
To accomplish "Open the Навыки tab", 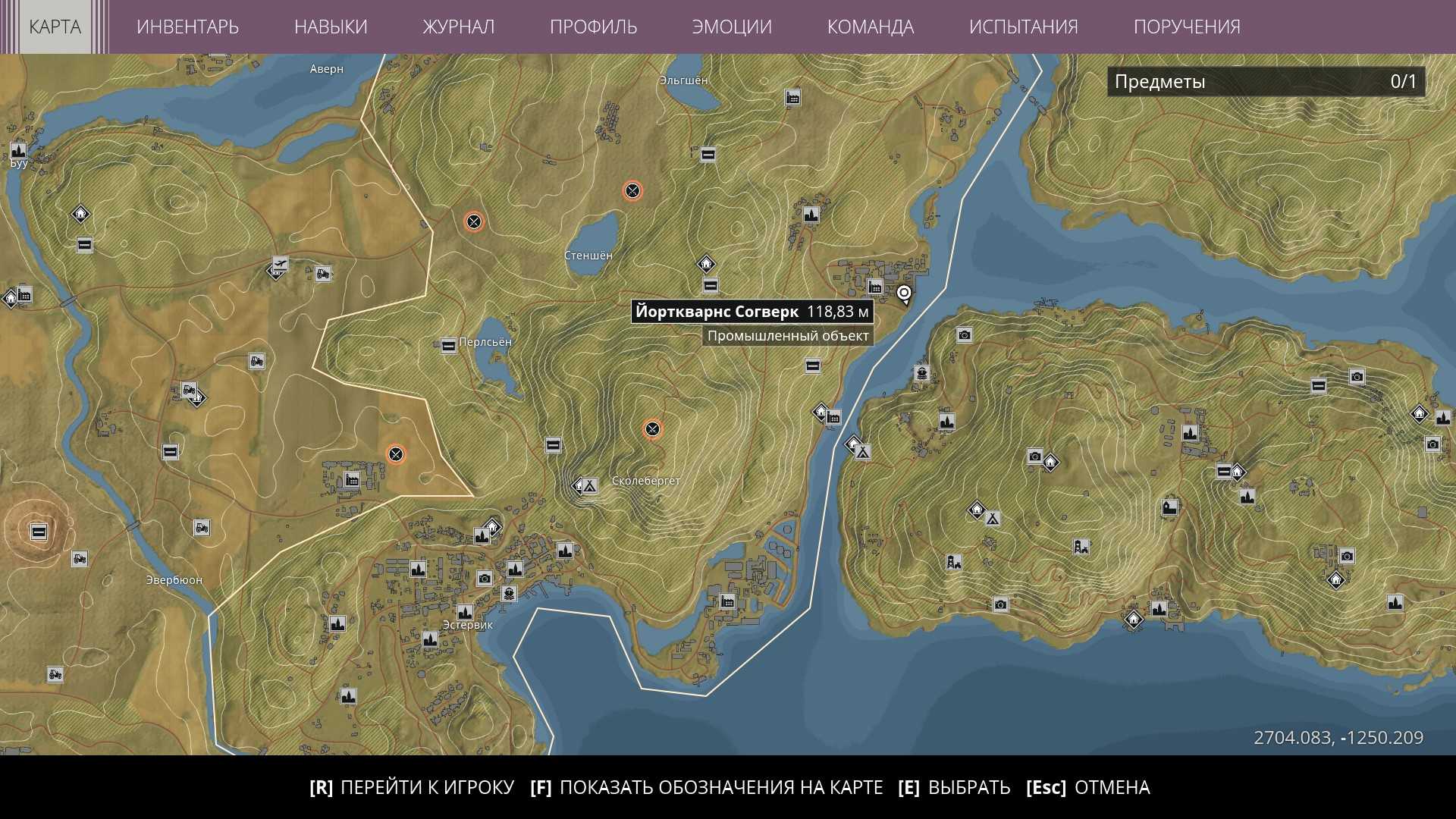I will tap(331, 27).
